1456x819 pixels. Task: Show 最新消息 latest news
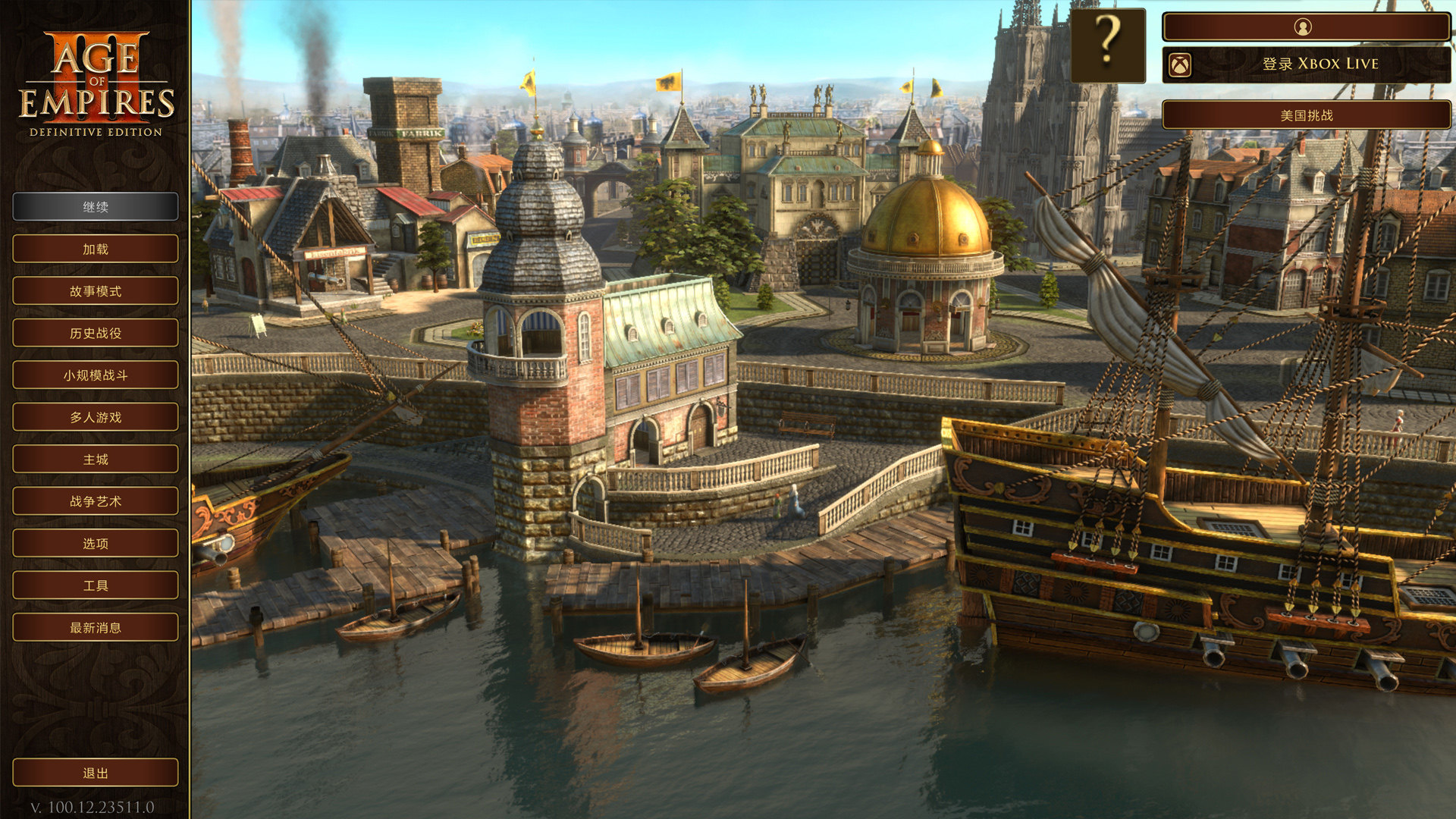tap(96, 628)
